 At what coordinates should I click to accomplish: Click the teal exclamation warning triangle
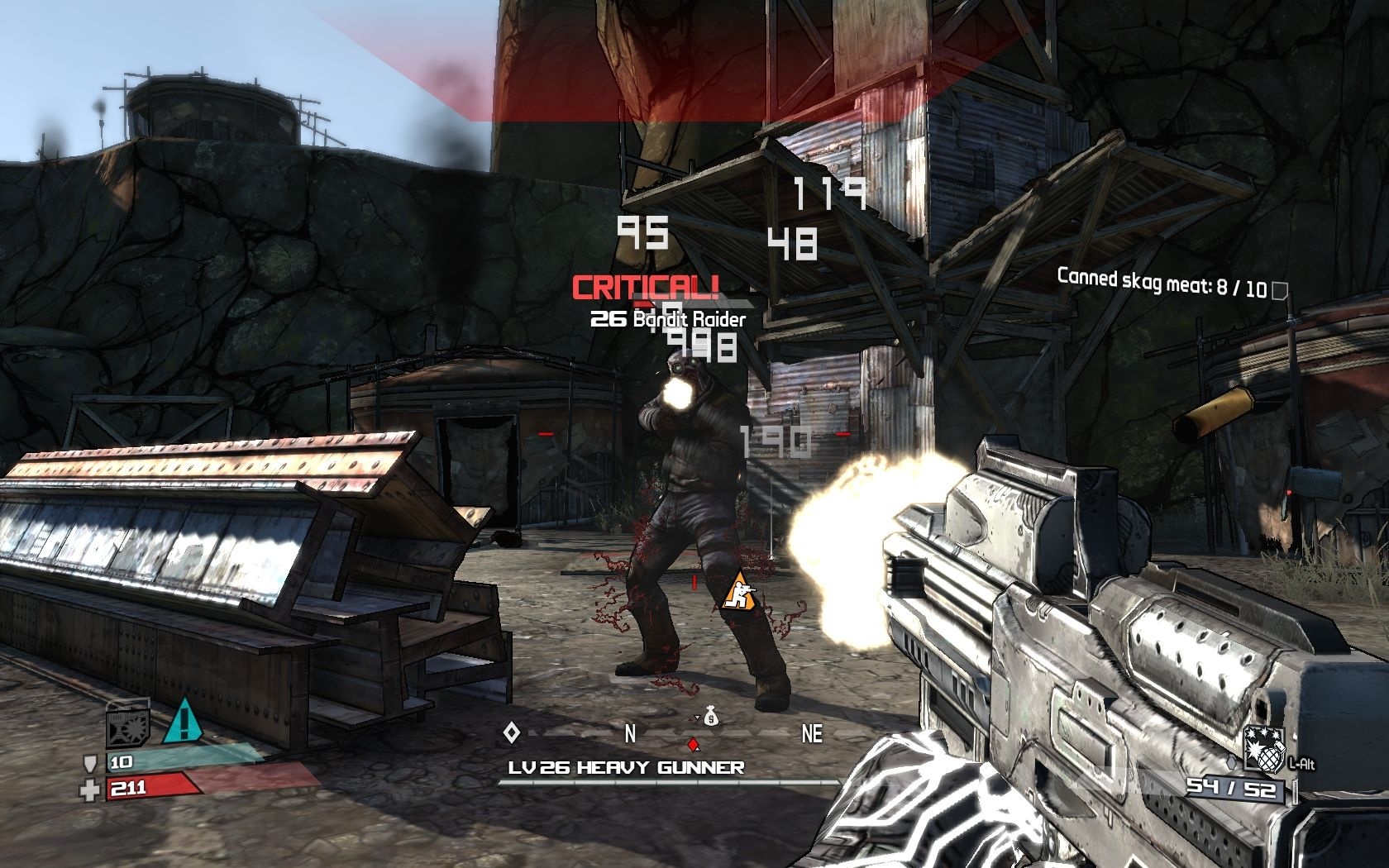pos(184,725)
